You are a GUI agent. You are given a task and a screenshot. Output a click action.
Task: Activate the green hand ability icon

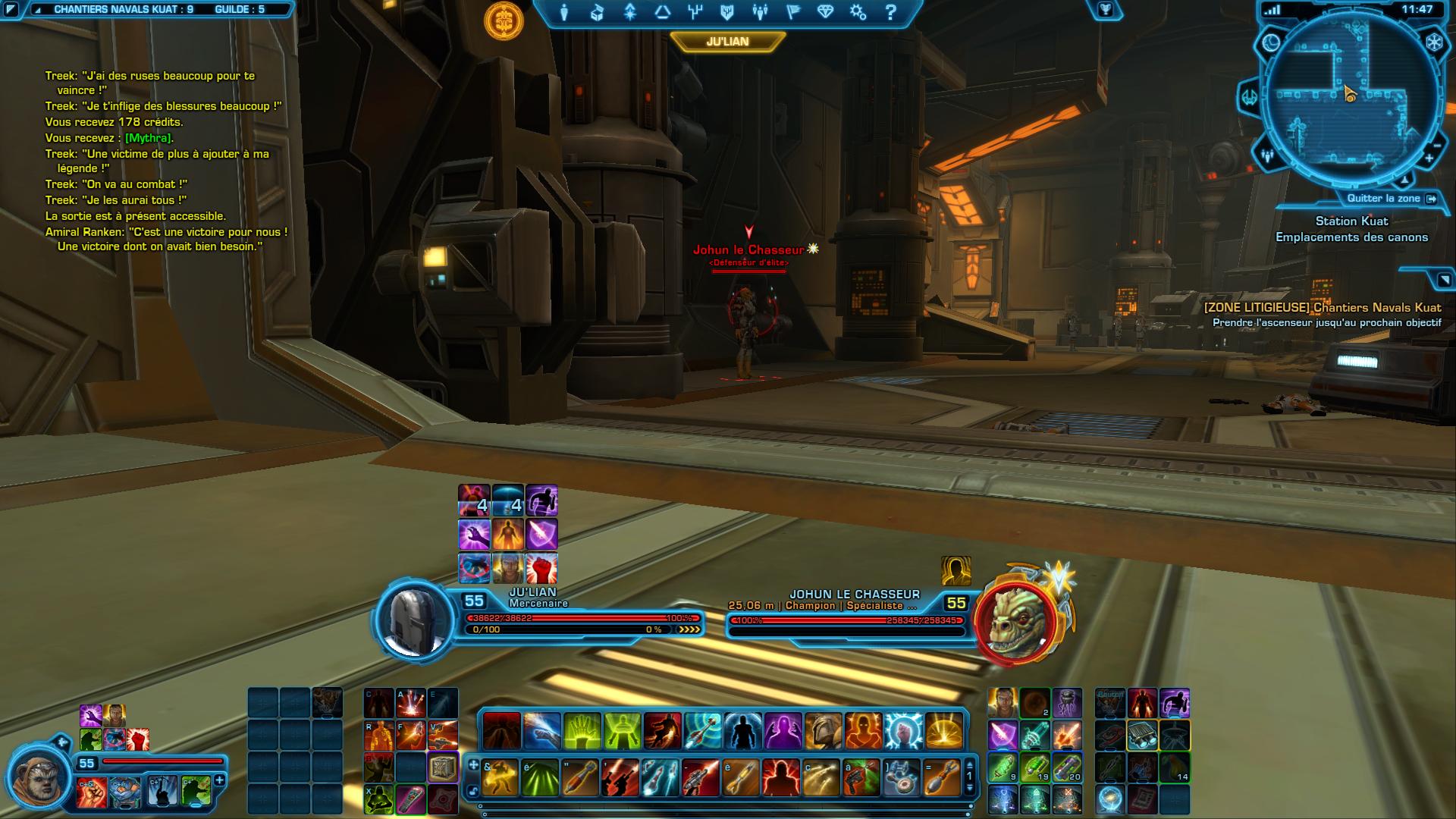(x=582, y=731)
